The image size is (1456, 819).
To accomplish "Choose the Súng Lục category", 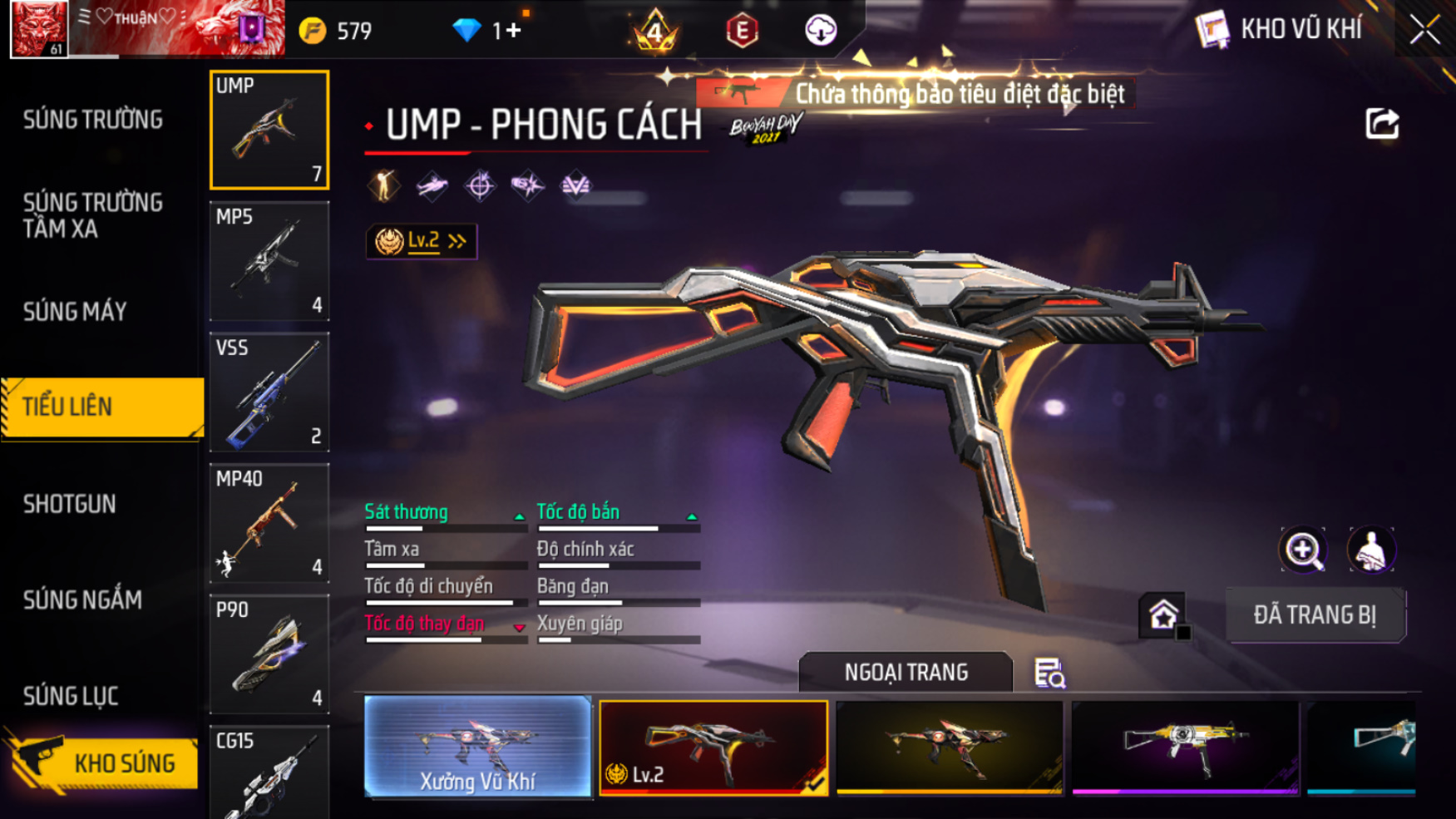I will [71, 696].
